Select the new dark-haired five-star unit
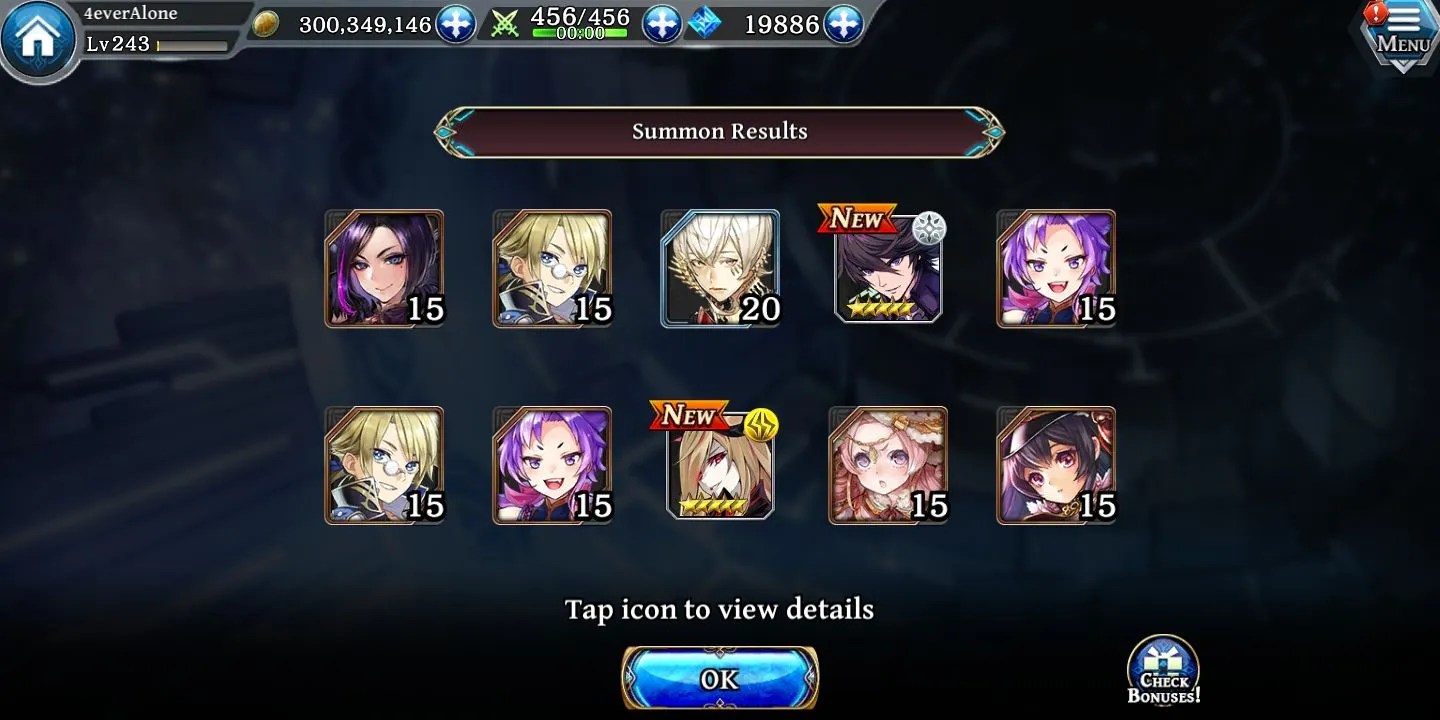 pos(888,268)
